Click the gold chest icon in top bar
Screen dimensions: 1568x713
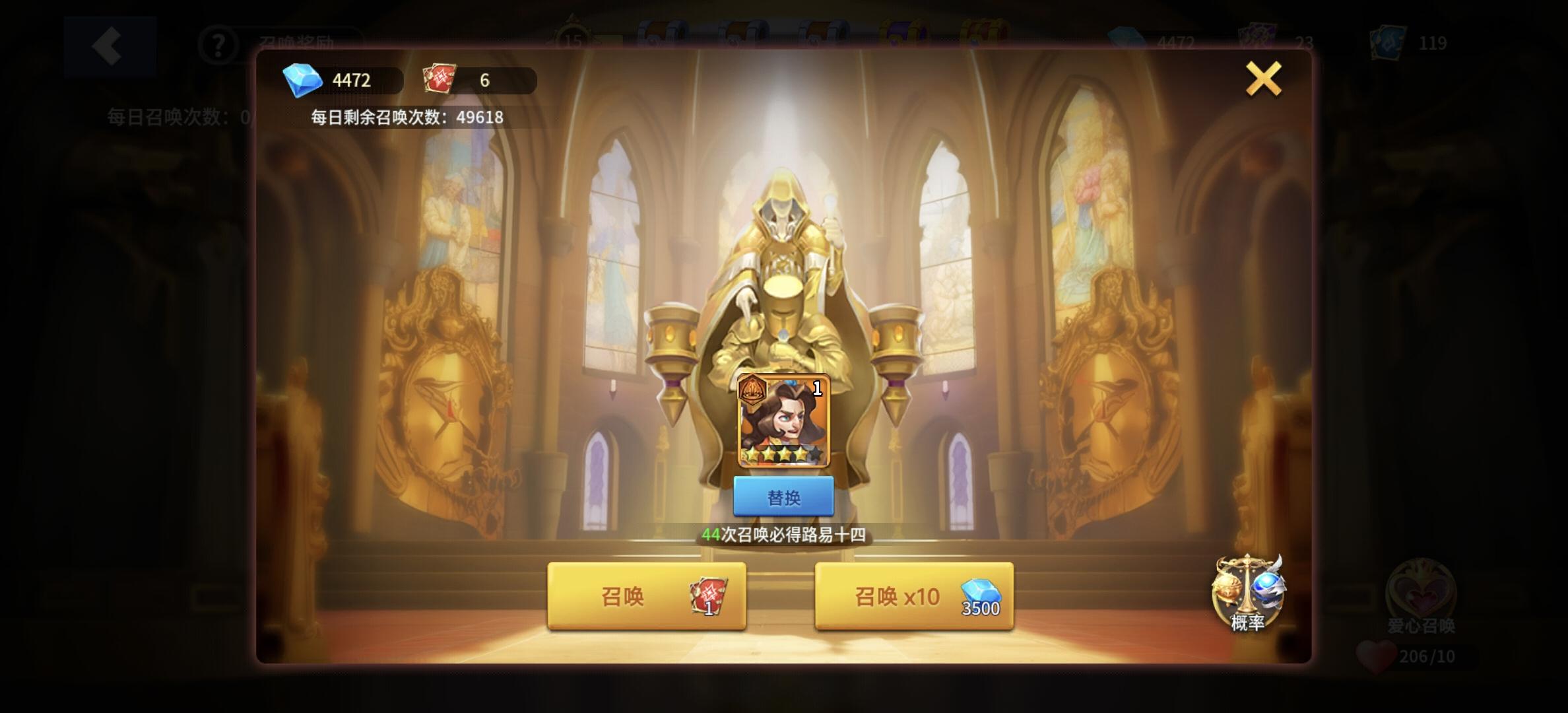(983, 30)
